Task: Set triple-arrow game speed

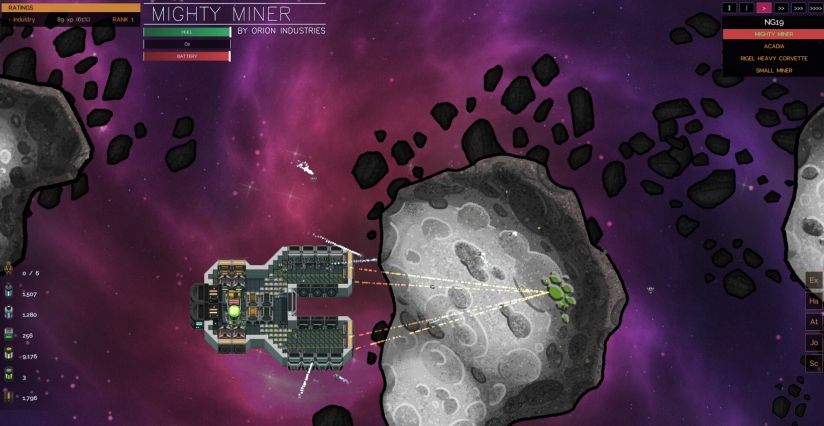Action: [798, 7]
